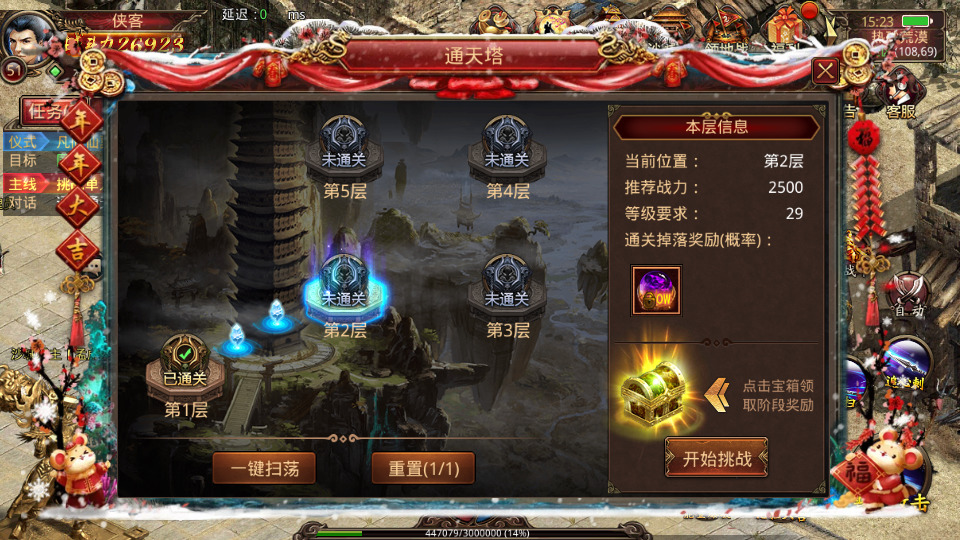Tap the 一键扫荡 sweep button

[x=264, y=467]
